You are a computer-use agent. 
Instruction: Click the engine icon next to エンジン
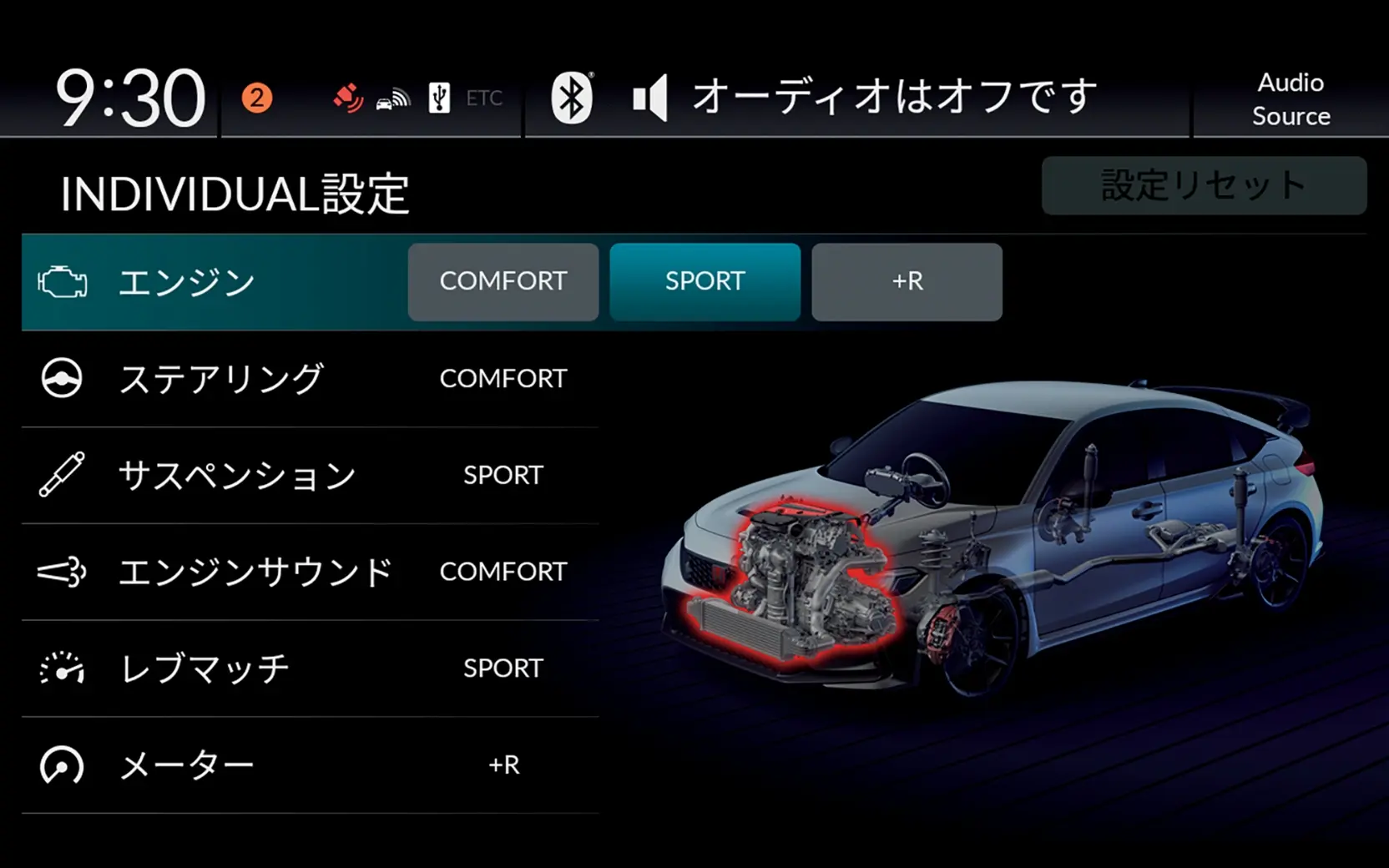click(x=62, y=282)
